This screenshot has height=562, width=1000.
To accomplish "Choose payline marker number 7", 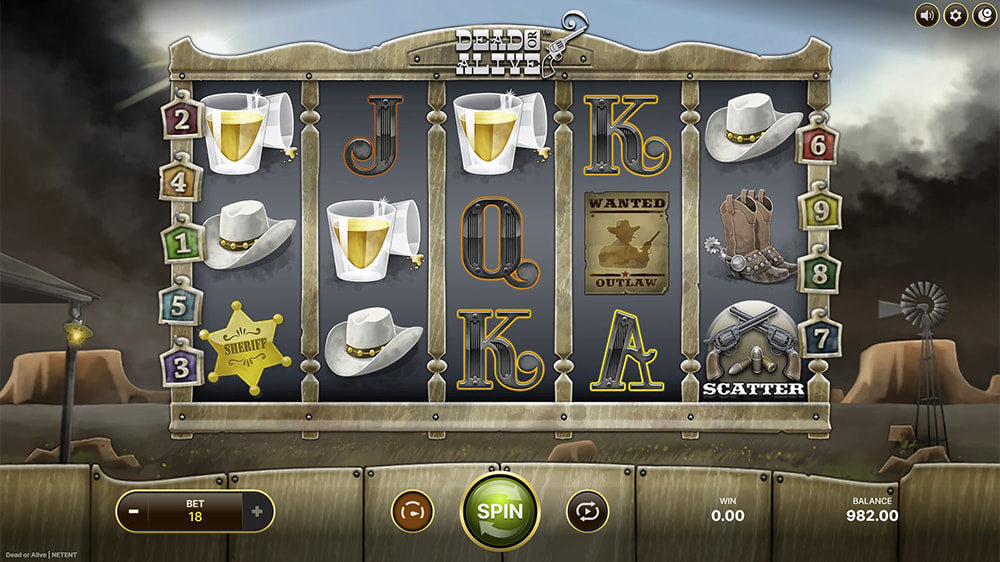I will (x=820, y=337).
